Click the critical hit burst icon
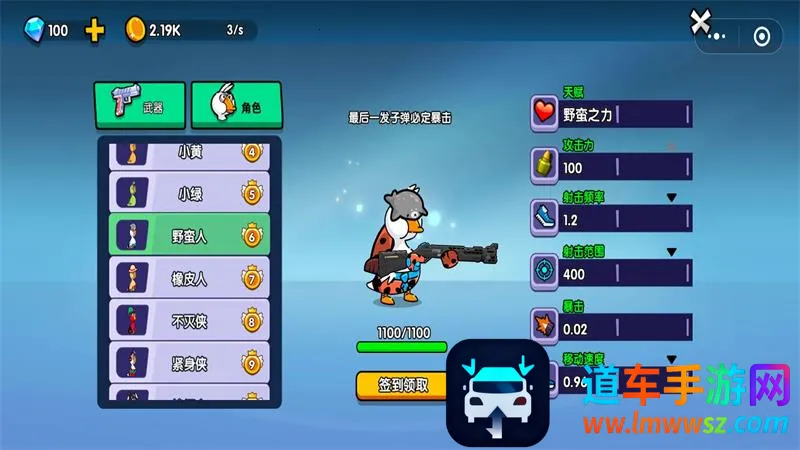 (x=544, y=324)
